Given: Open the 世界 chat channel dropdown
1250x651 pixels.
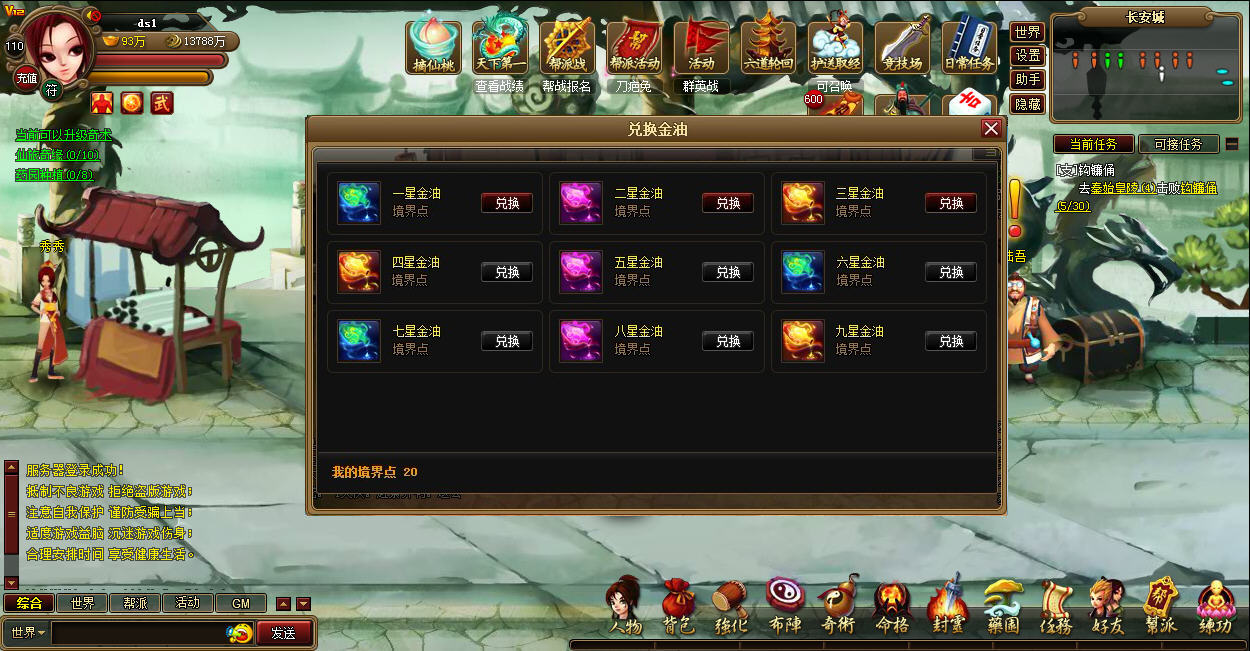Looking at the screenshot, I should [x=28, y=633].
